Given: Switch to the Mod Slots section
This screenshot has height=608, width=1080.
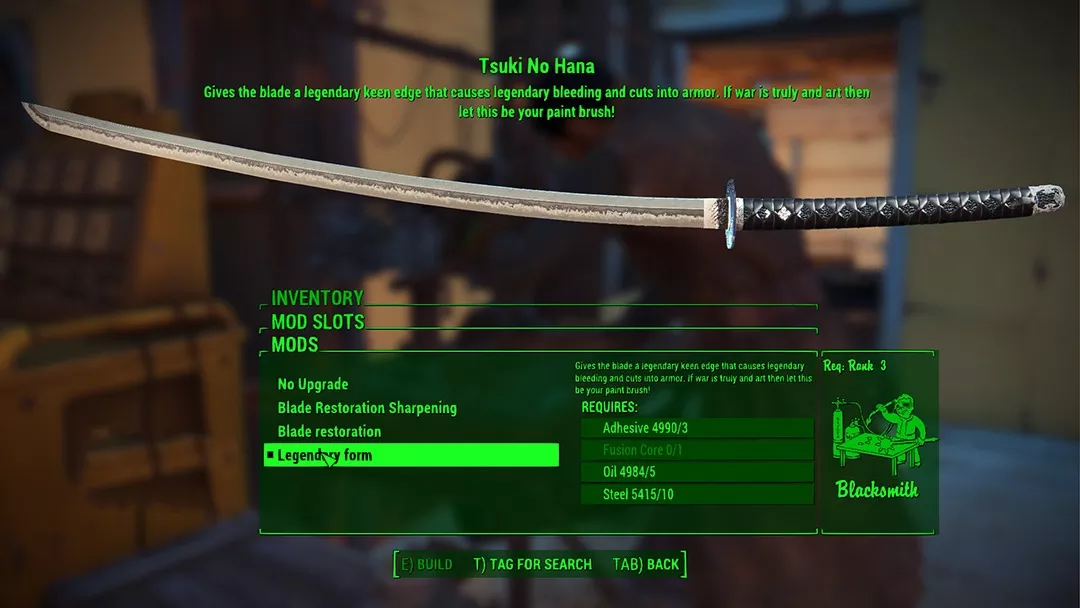Looking at the screenshot, I should point(318,322).
